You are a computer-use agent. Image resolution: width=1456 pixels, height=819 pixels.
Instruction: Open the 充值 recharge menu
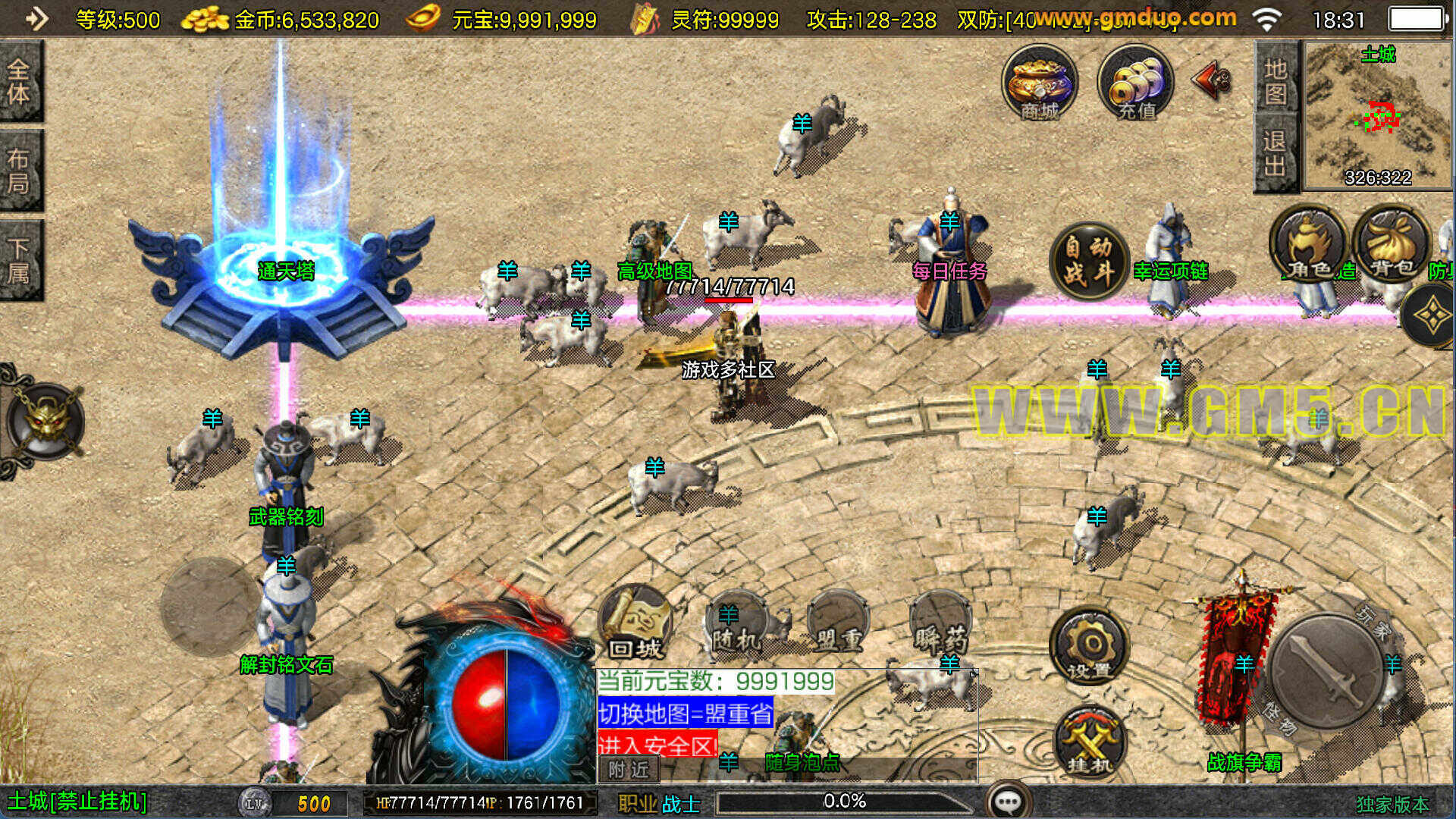pyautogui.click(x=1135, y=83)
